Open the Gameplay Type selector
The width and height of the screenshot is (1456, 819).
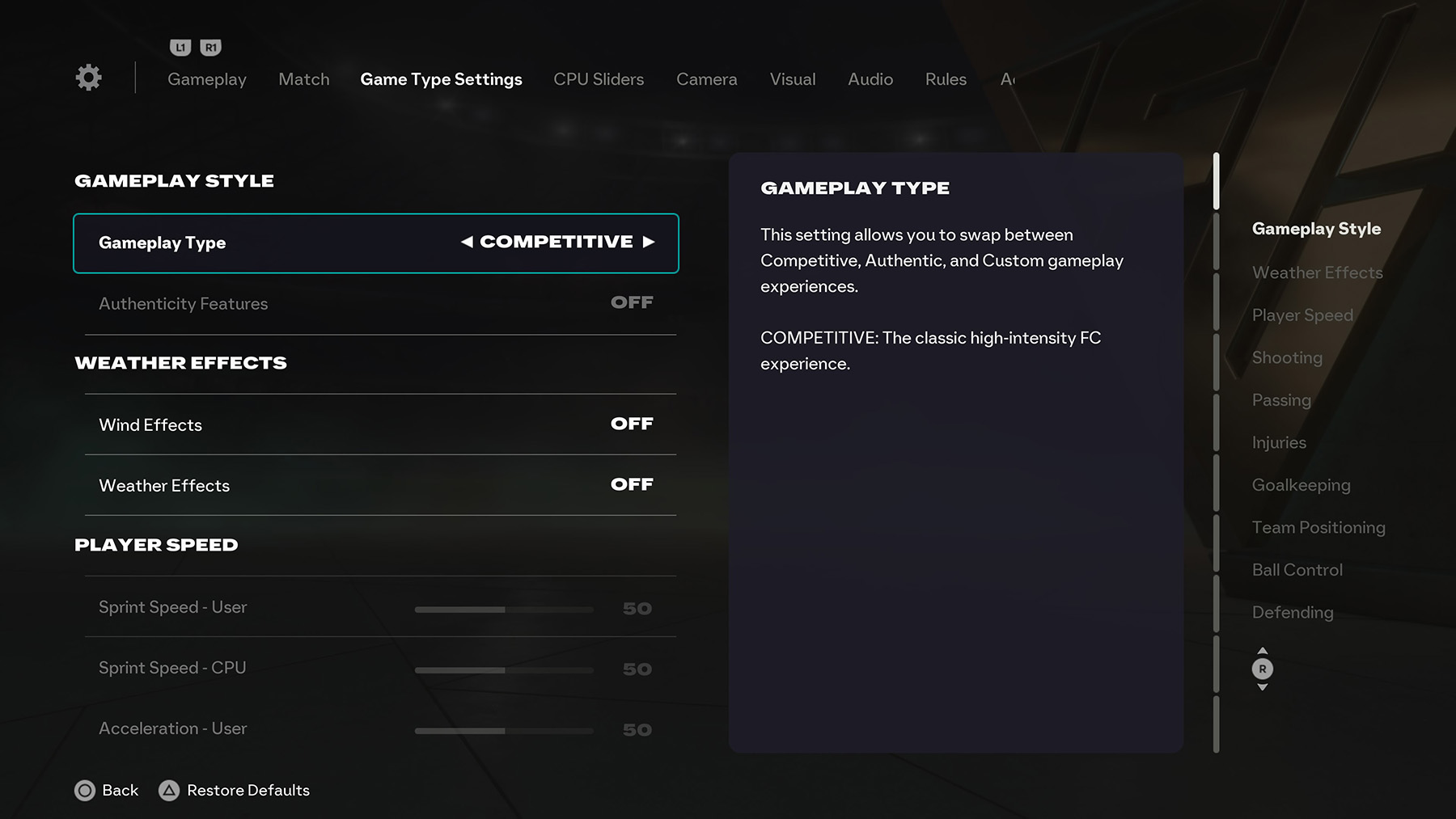pyautogui.click(x=375, y=243)
